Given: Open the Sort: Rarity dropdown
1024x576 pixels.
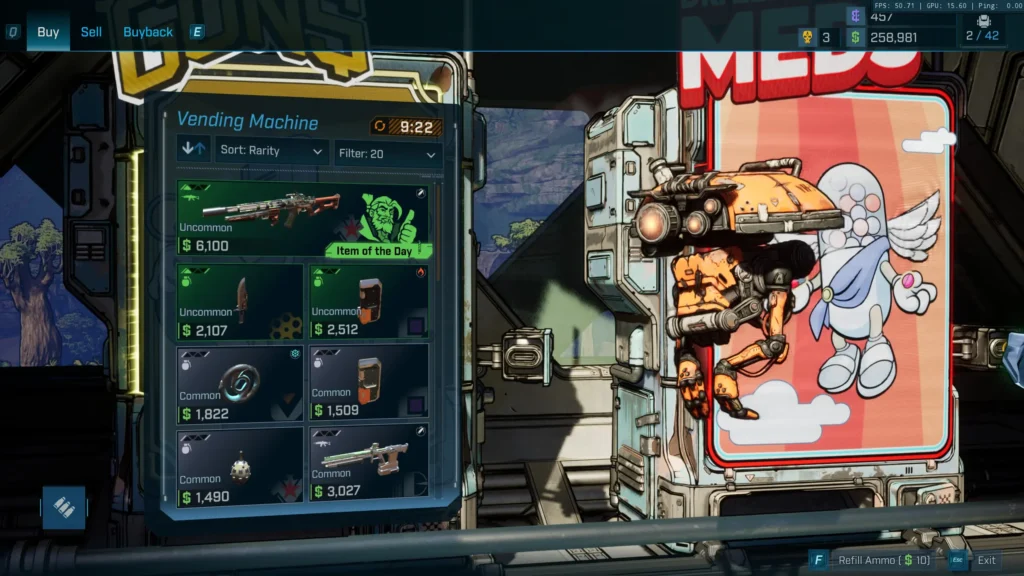Looking at the screenshot, I should [x=272, y=151].
